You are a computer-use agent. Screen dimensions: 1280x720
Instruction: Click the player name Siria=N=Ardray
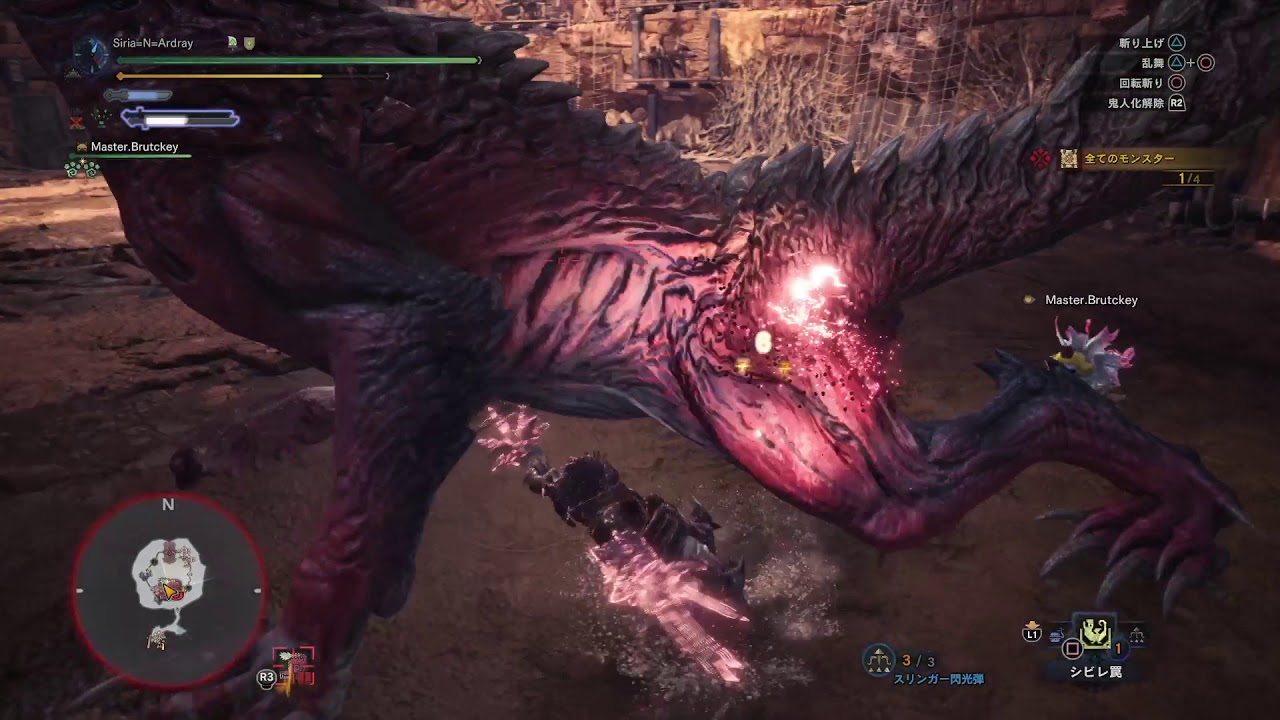[153, 43]
